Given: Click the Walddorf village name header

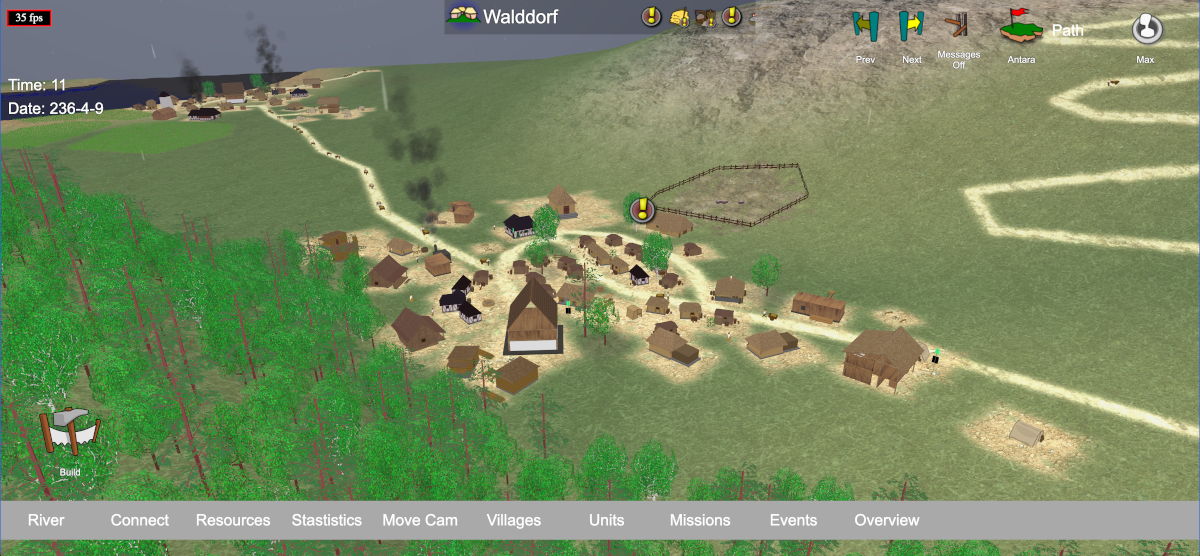Looking at the screenshot, I should [521, 16].
